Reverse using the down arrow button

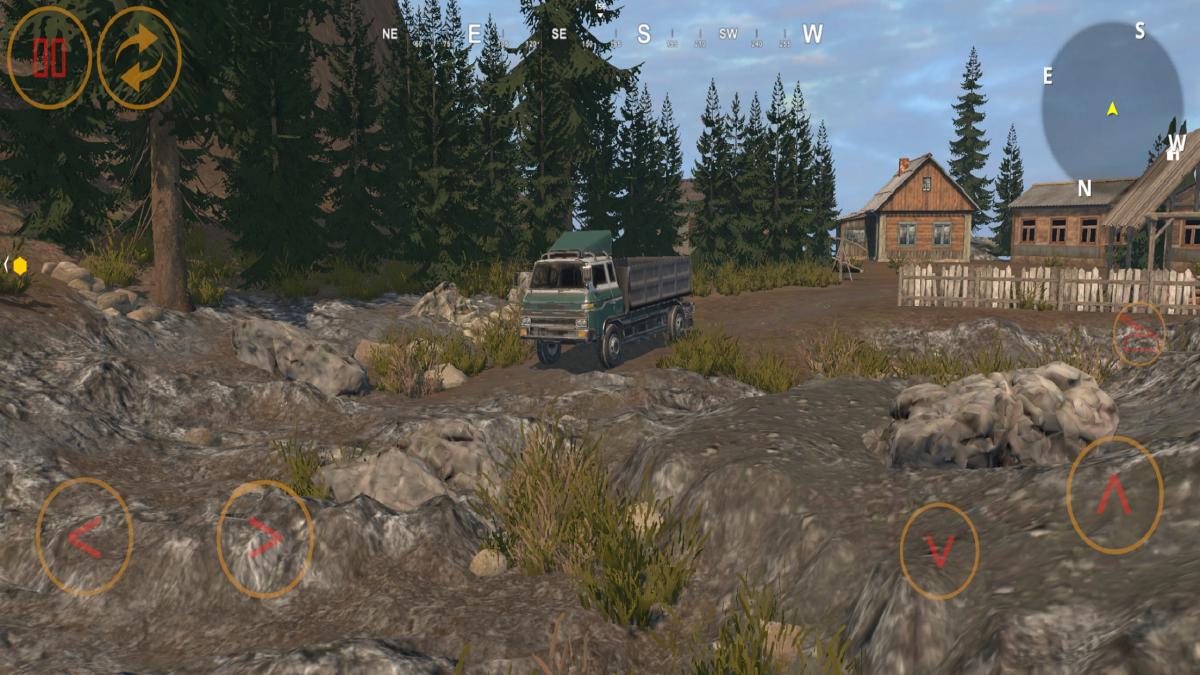pyautogui.click(x=939, y=551)
